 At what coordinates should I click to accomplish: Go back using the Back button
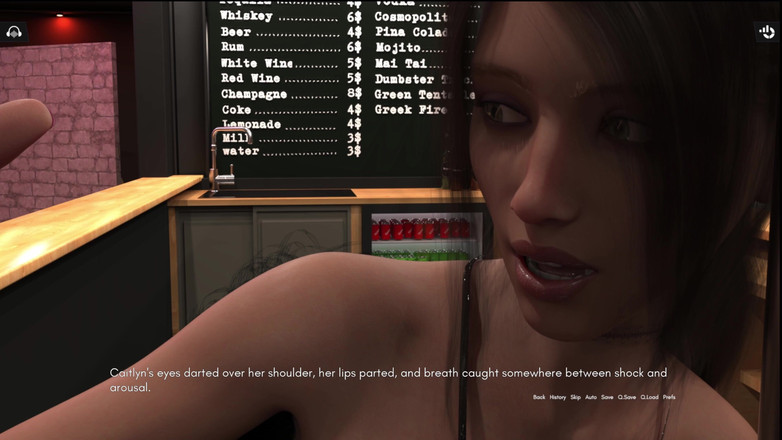(x=539, y=397)
